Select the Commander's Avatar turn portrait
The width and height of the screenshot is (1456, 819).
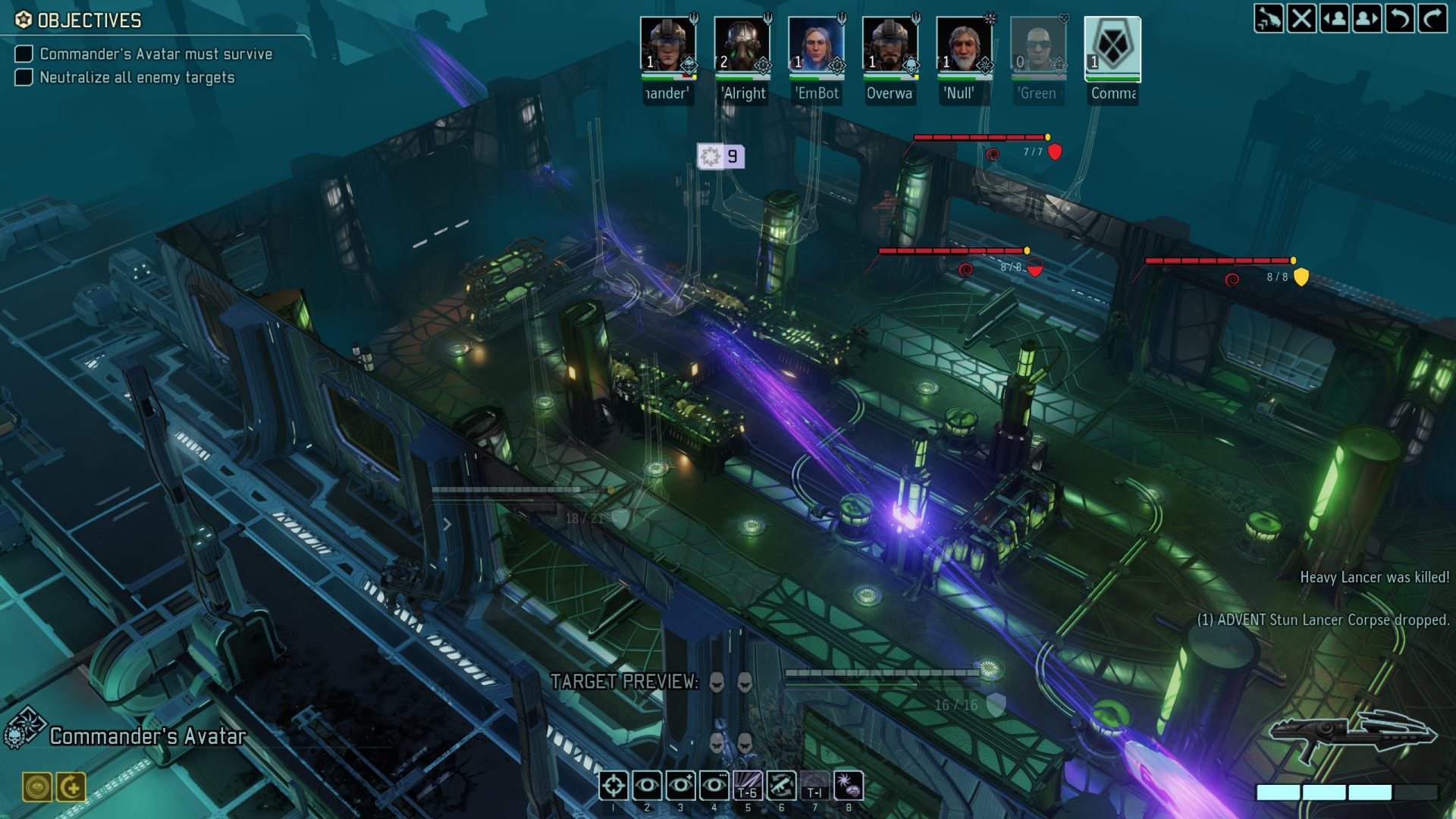pos(1112,47)
